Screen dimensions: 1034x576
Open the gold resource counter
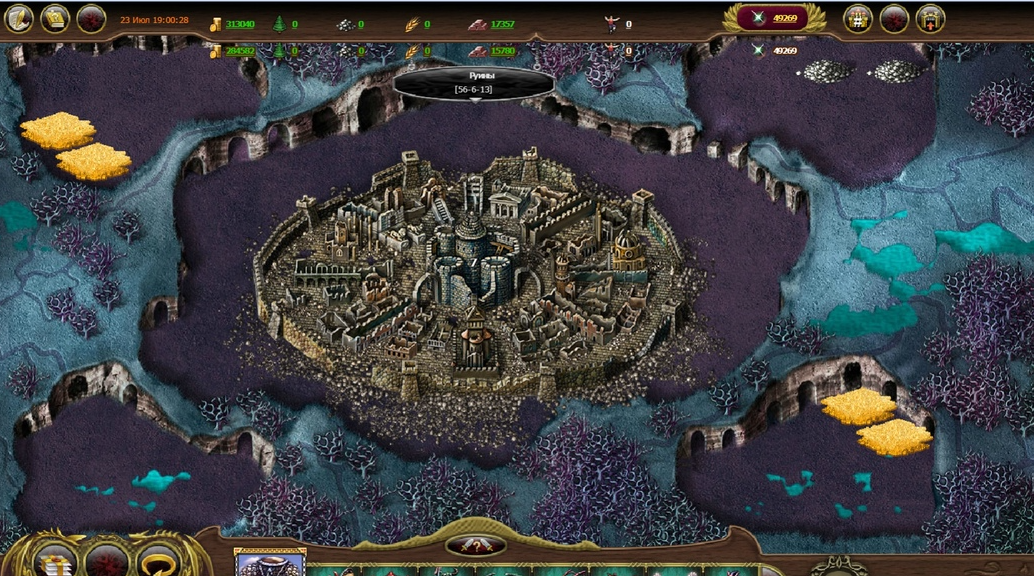point(233,24)
